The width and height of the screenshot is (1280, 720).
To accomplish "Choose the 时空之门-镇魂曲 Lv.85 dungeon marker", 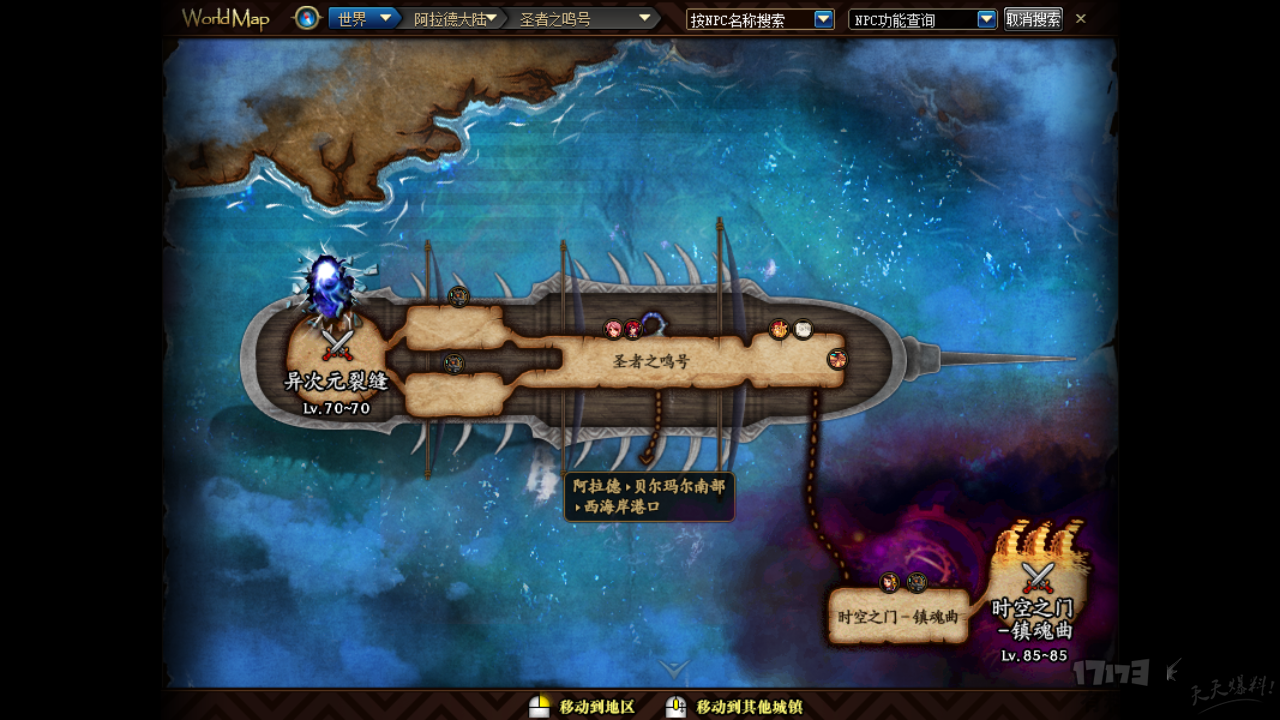I will pyautogui.click(x=1037, y=579).
